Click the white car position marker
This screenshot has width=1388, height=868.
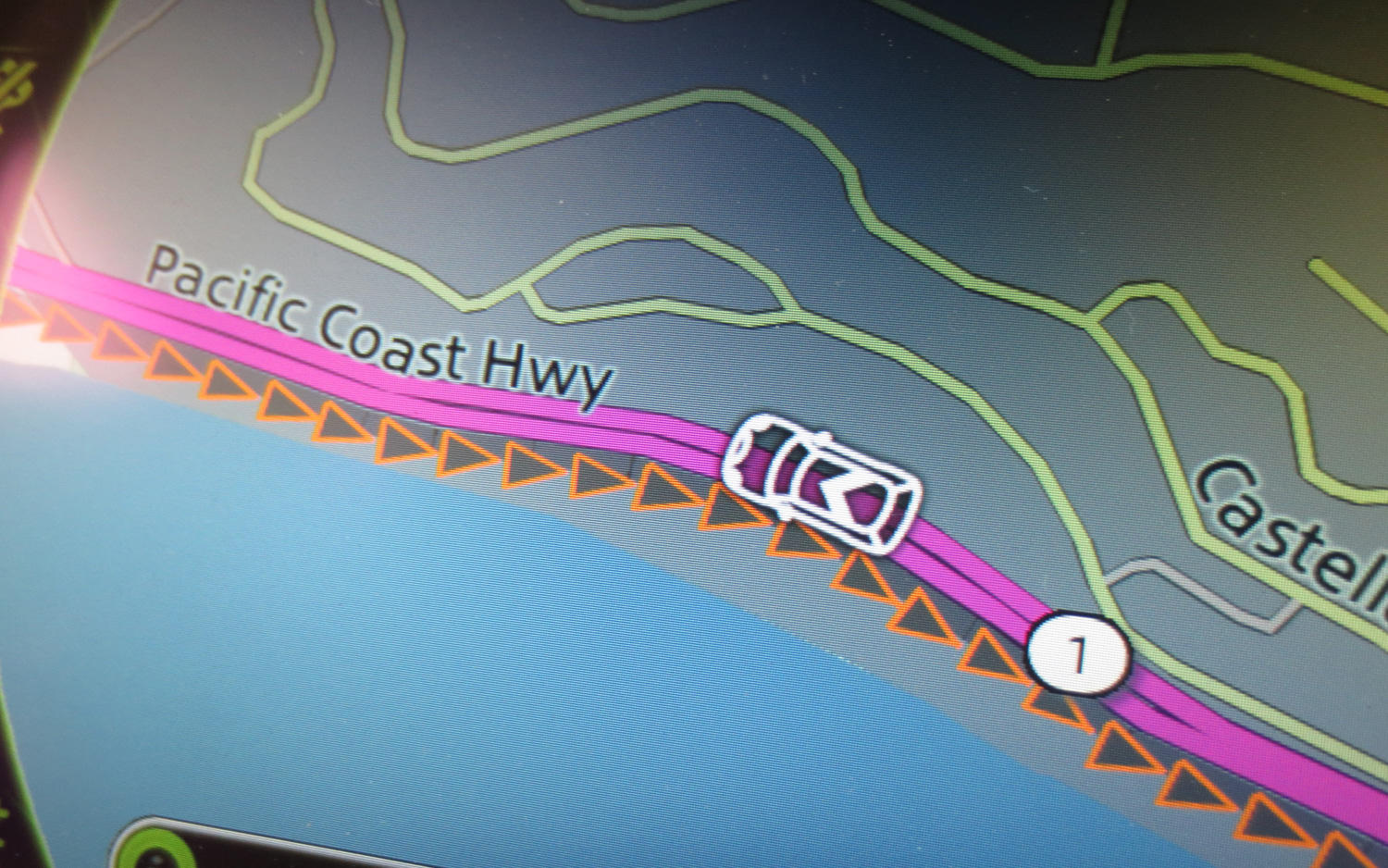(x=822, y=483)
